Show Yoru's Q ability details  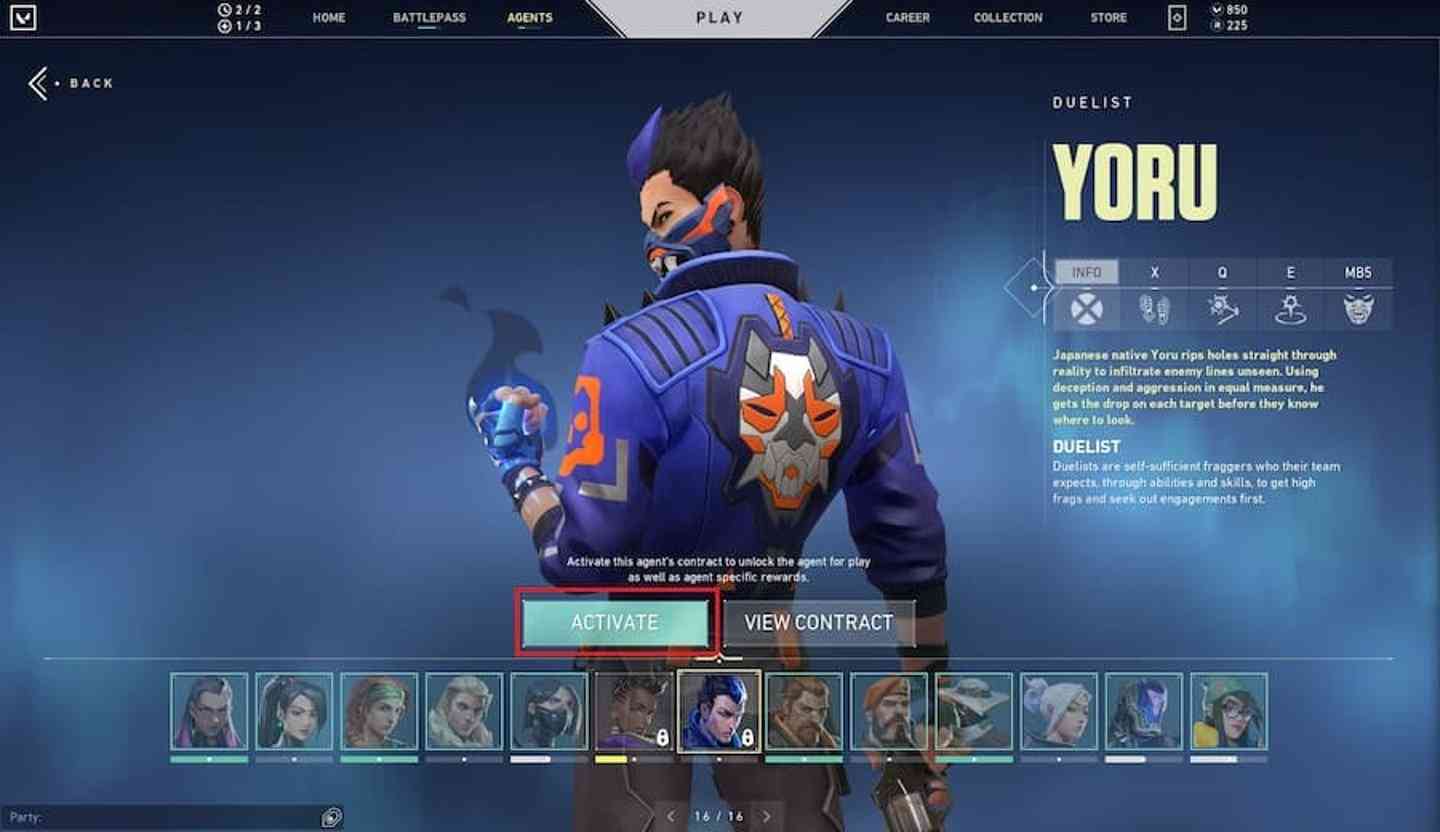coord(1222,308)
